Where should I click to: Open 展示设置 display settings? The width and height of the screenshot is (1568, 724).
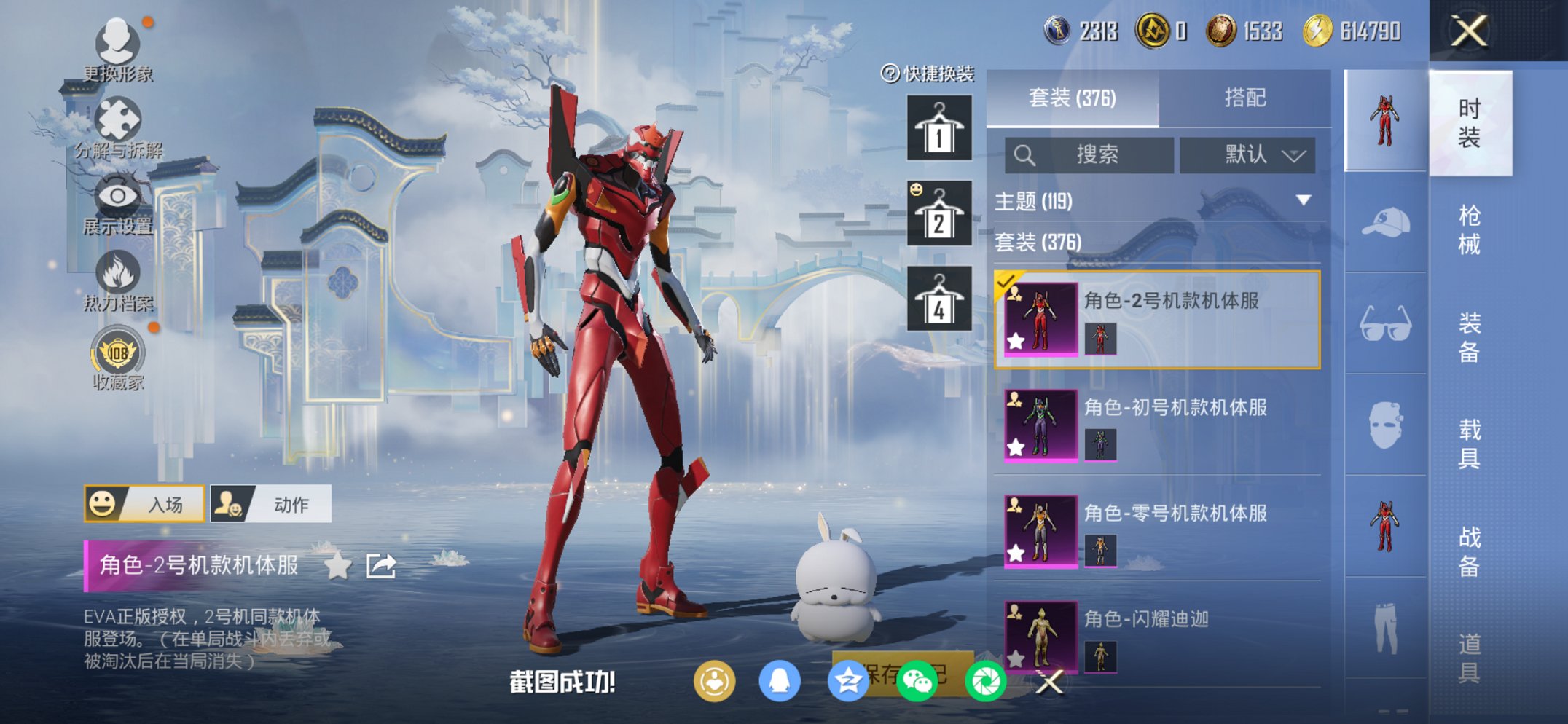117,202
